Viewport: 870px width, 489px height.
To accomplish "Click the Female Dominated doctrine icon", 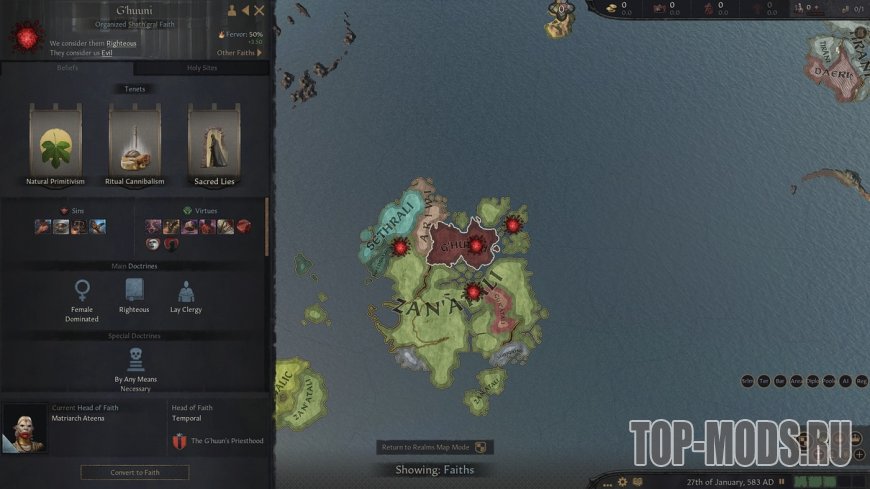I will 82,291.
